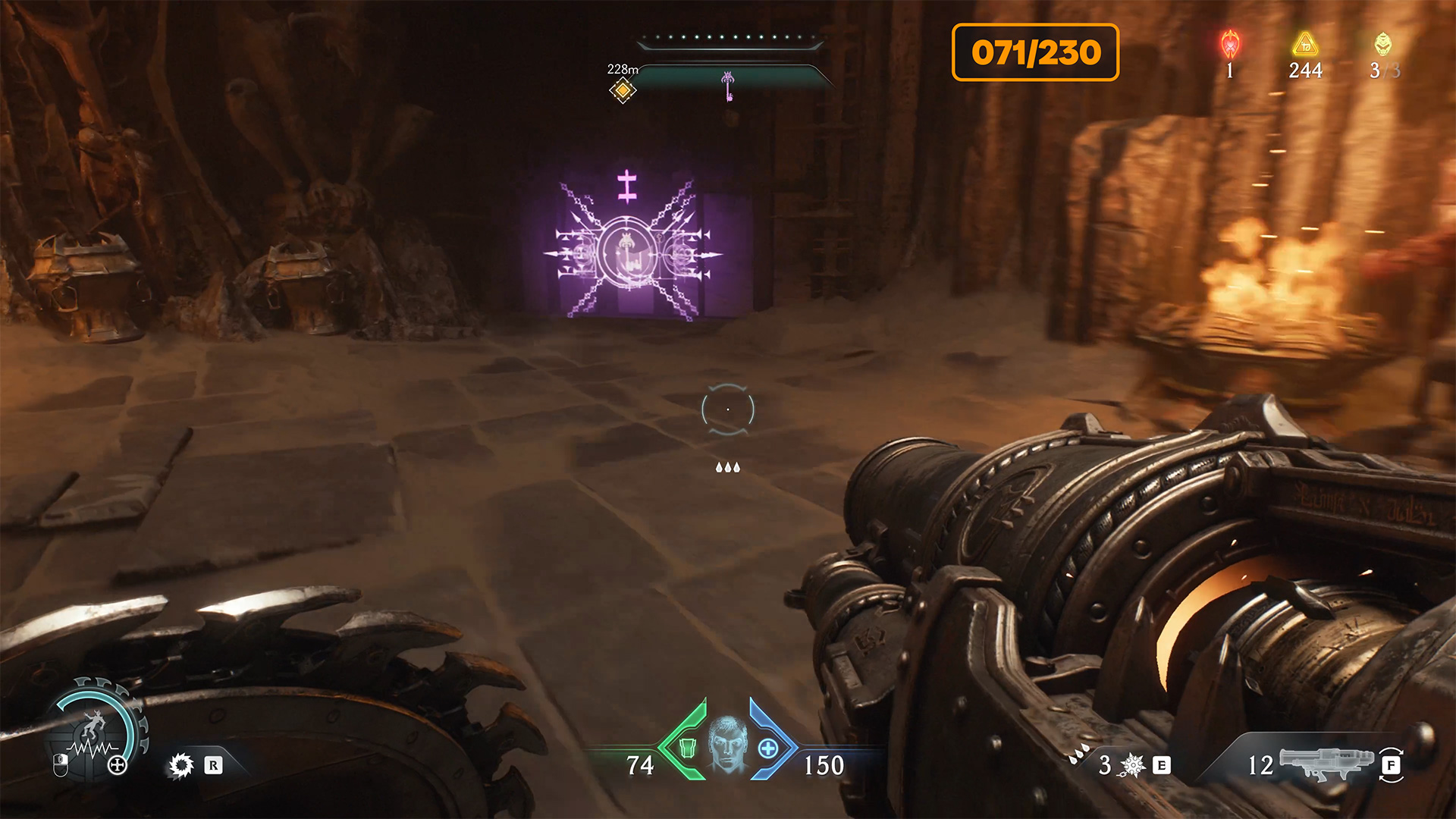Screen dimensions: 1456x819
Task: Activate the spiked shield rune icon
Action: click(1132, 765)
